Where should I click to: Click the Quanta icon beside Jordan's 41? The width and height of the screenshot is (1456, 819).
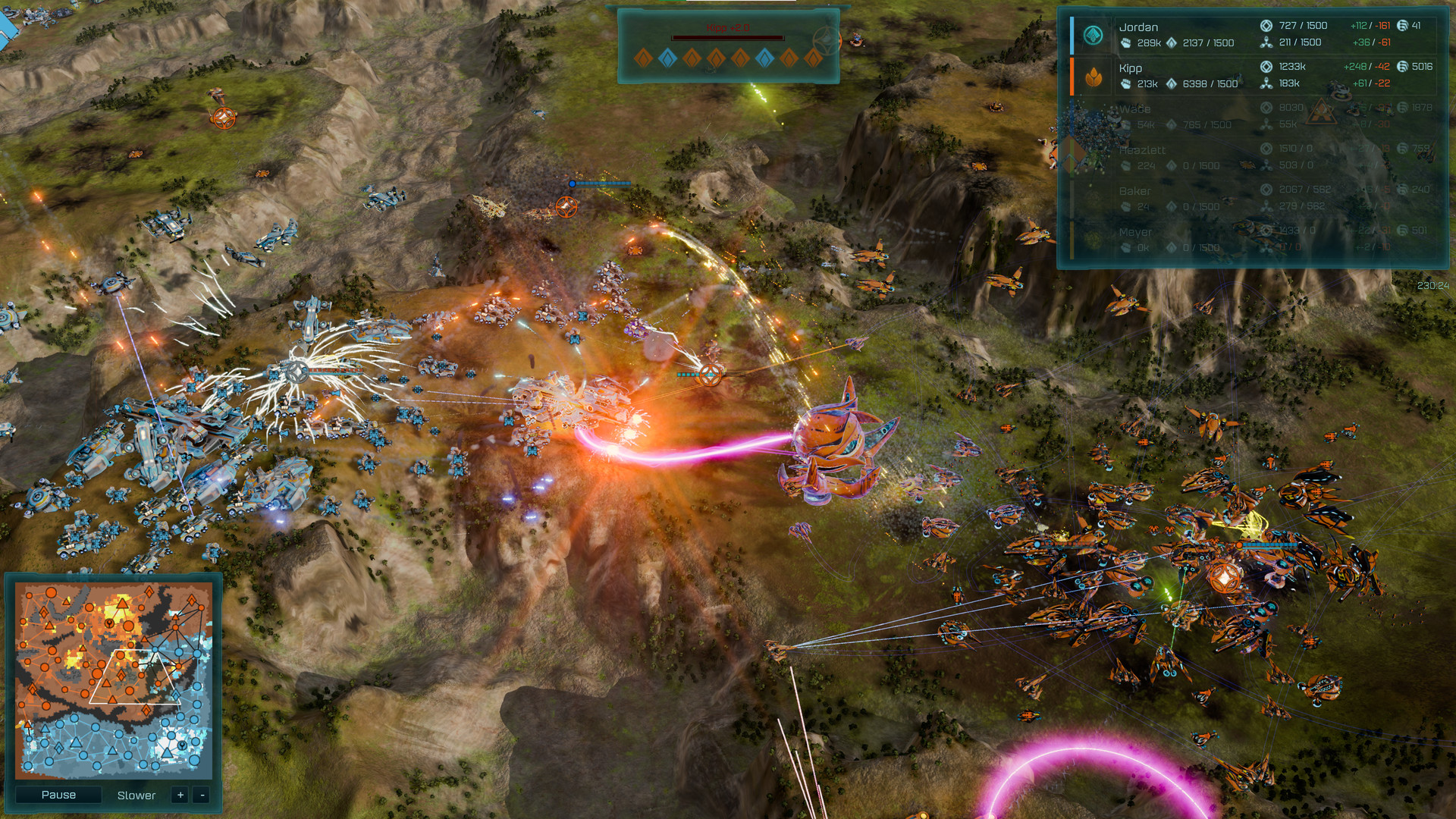point(1403,24)
